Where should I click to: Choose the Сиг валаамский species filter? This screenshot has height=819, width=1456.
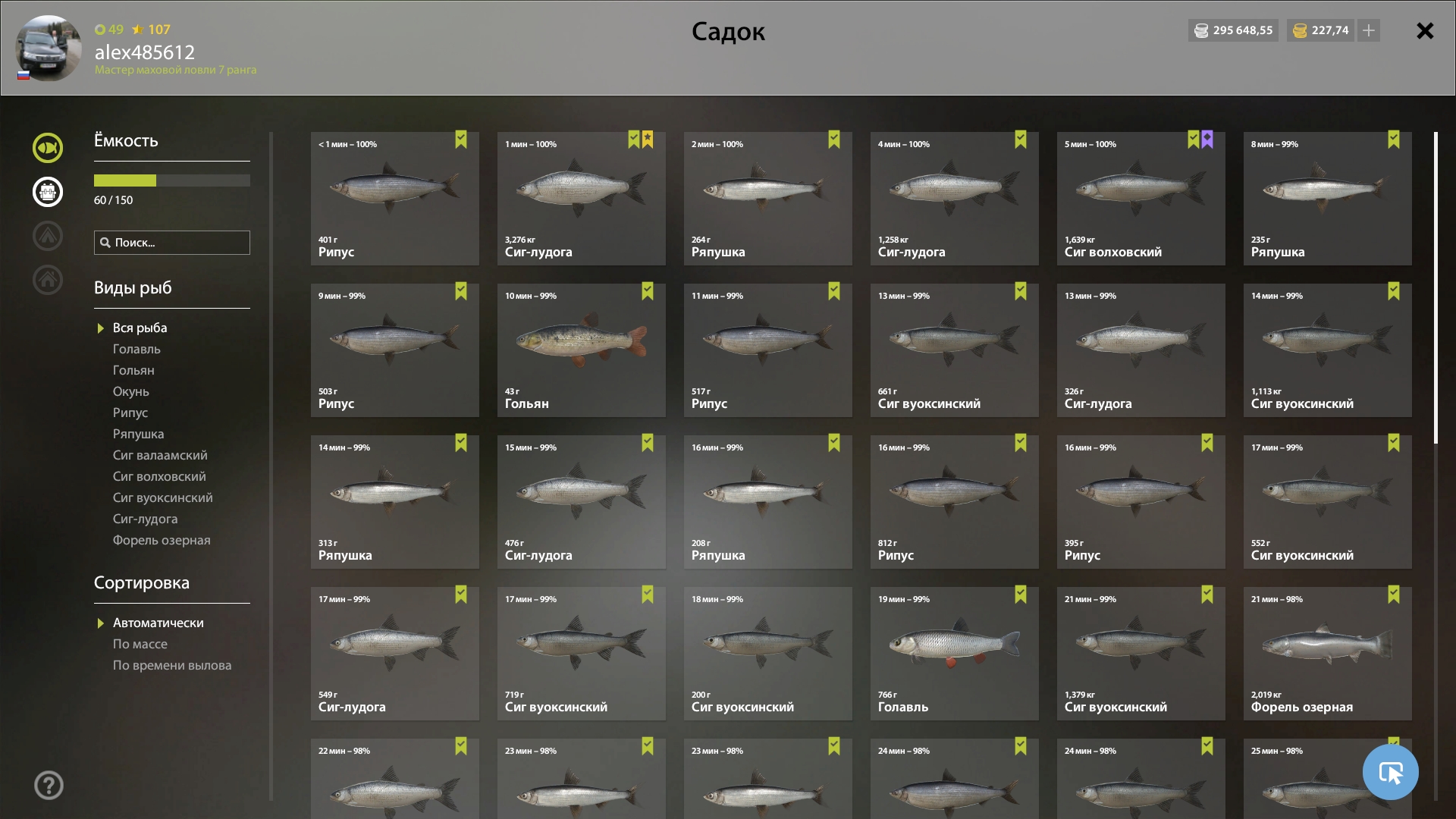[x=160, y=455]
